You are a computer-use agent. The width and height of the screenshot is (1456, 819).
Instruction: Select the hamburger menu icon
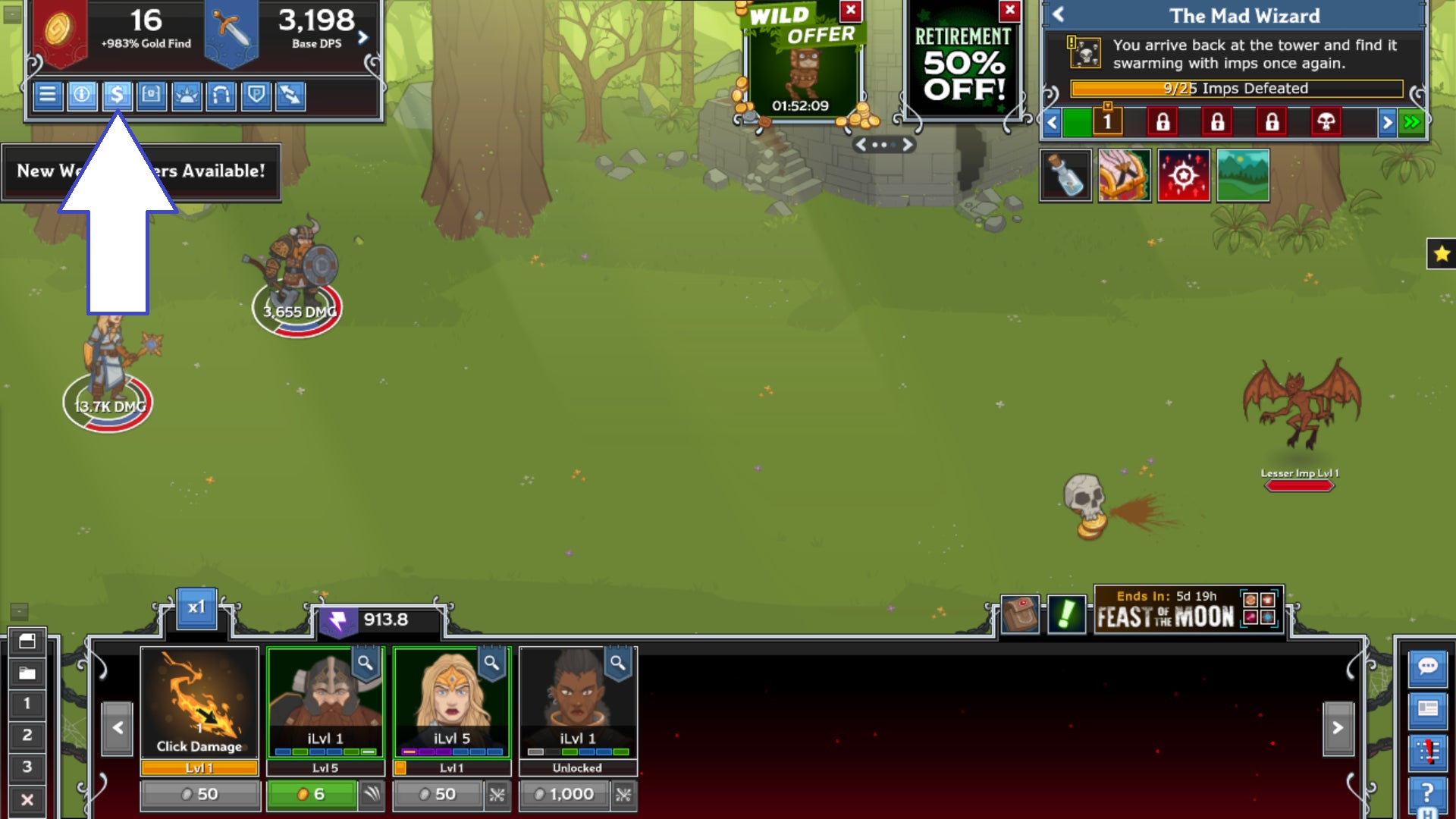point(50,96)
